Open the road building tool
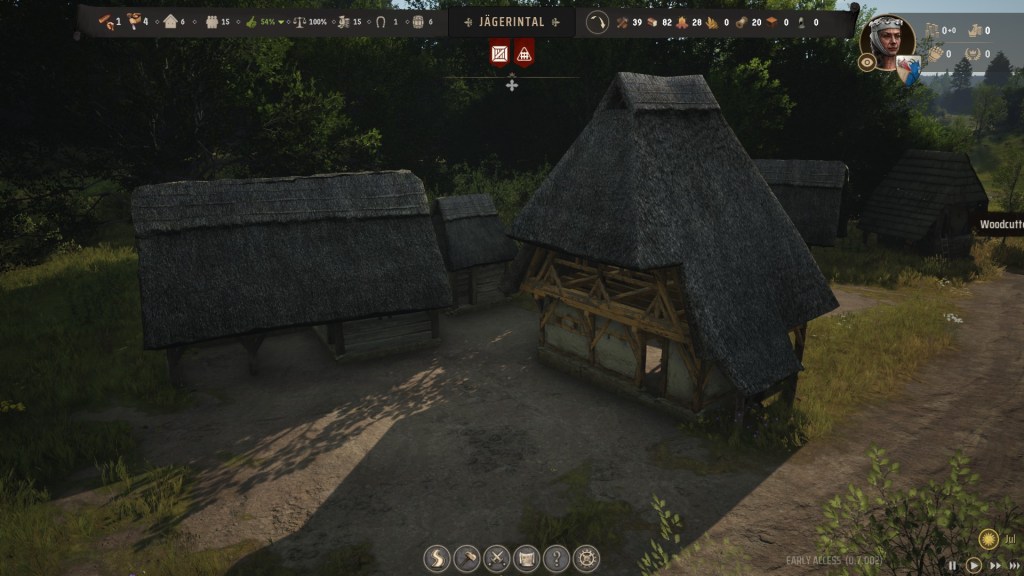The height and width of the screenshot is (576, 1024). coord(437,558)
